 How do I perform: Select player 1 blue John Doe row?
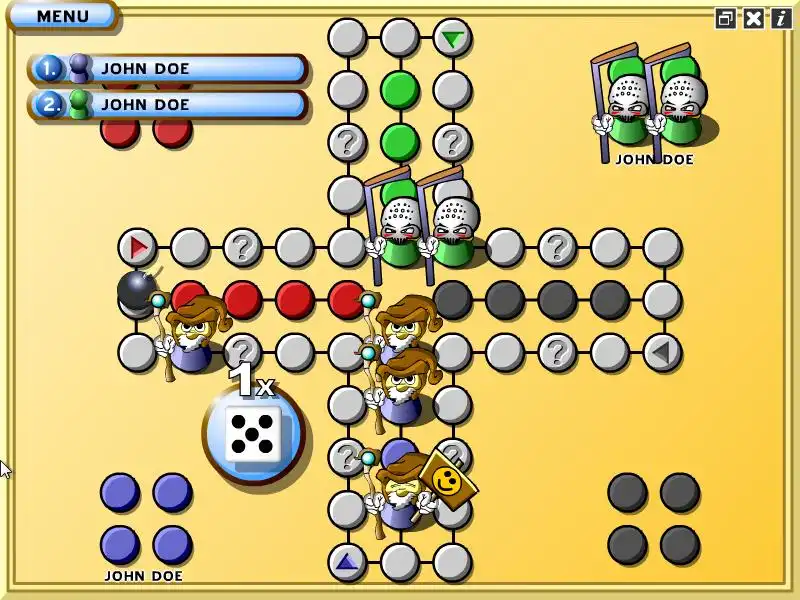coord(168,69)
